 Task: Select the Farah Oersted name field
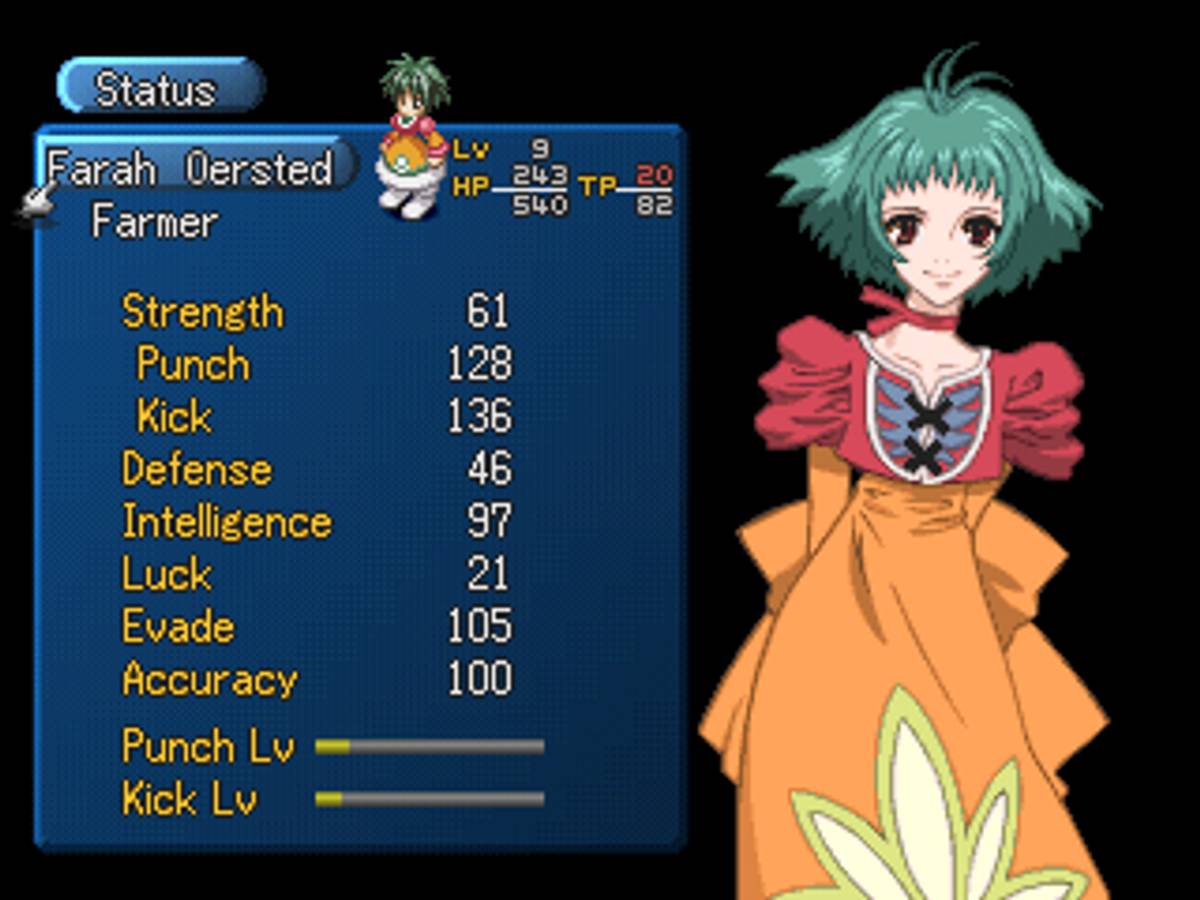[x=192, y=168]
